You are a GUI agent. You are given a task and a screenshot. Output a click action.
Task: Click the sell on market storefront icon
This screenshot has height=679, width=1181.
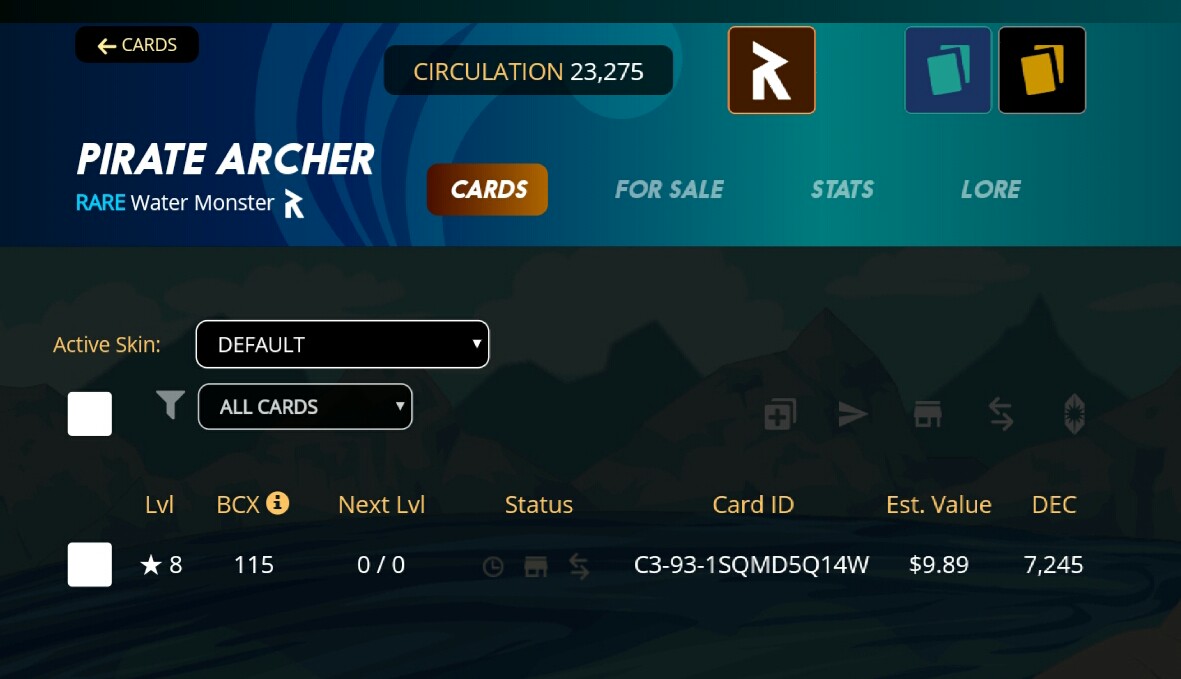coord(928,414)
